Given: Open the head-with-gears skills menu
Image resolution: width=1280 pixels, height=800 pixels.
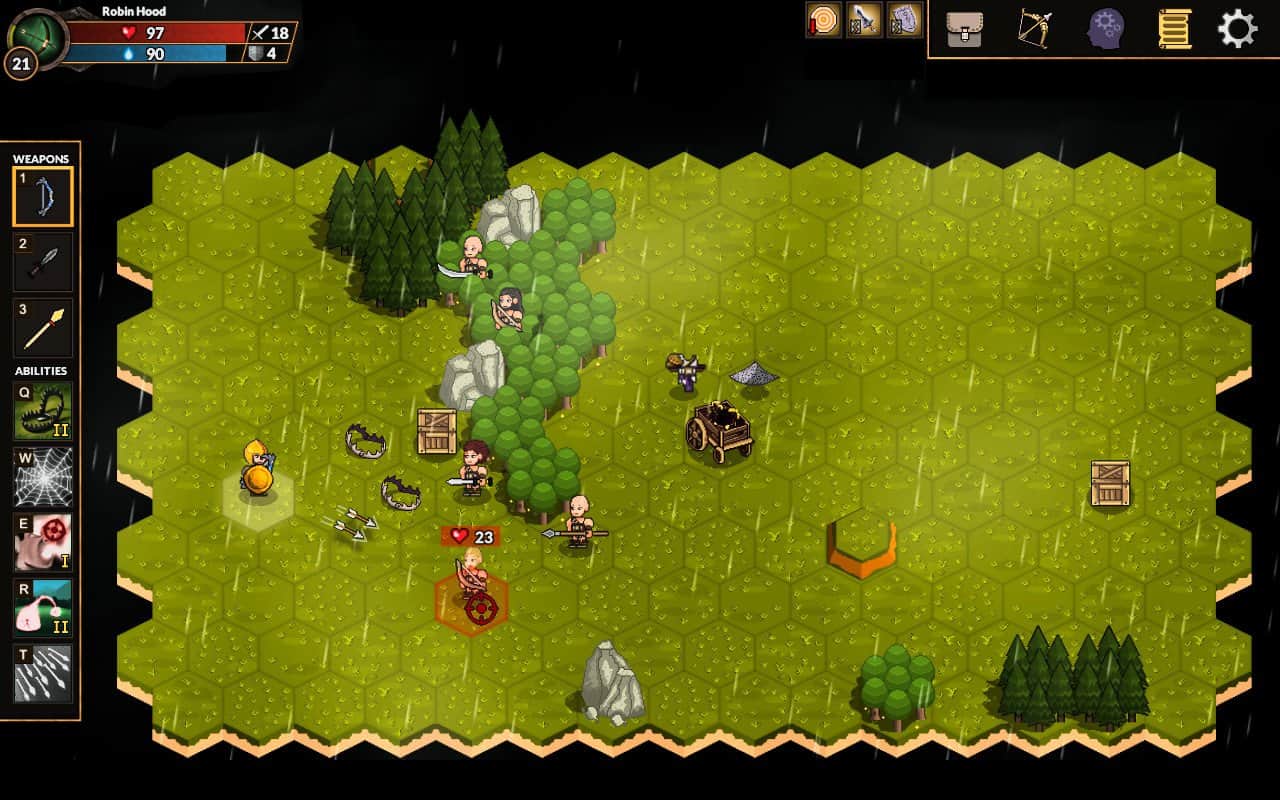Looking at the screenshot, I should 1105,29.
